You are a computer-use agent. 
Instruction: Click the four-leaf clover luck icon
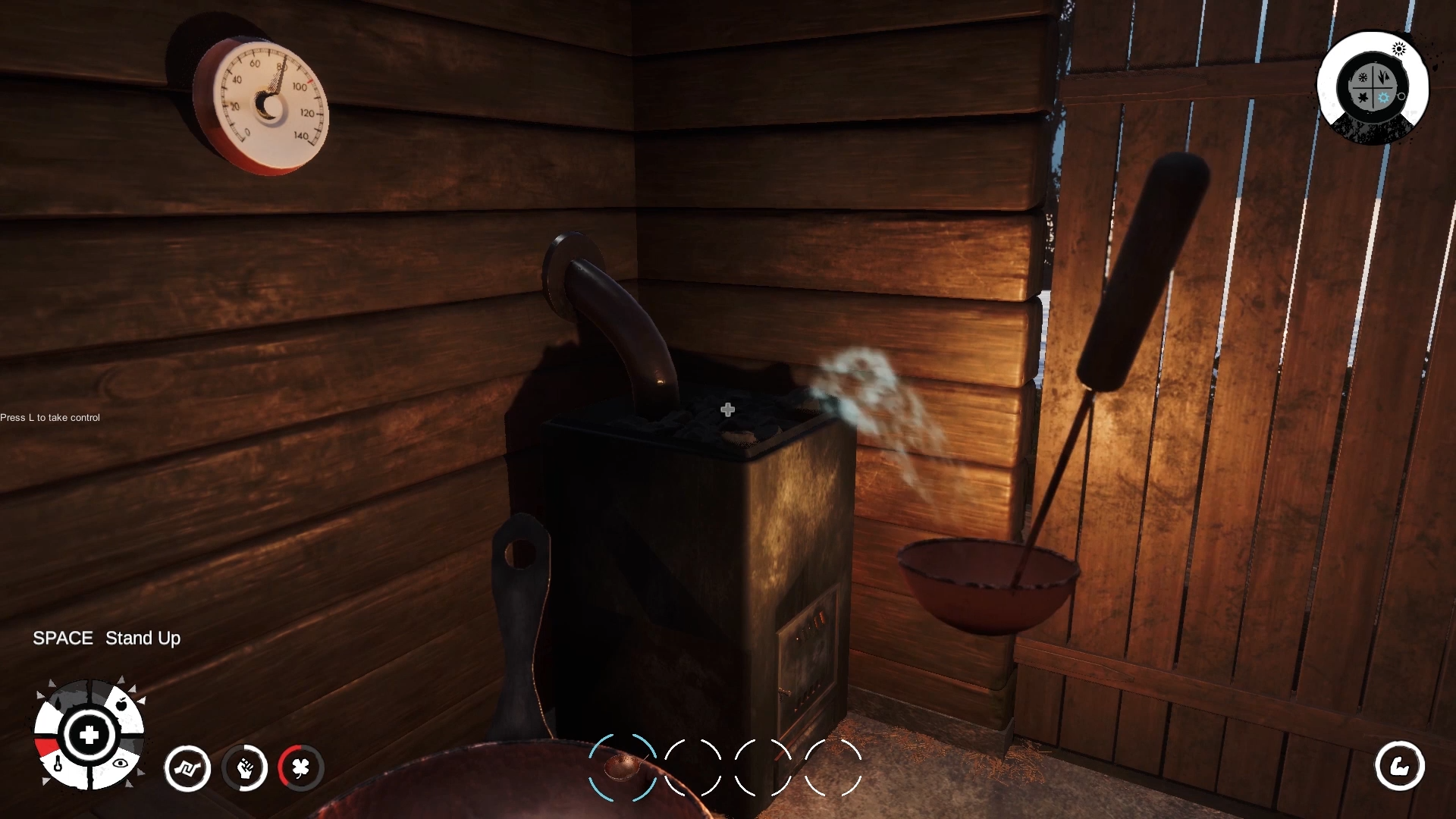tap(301, 768)
